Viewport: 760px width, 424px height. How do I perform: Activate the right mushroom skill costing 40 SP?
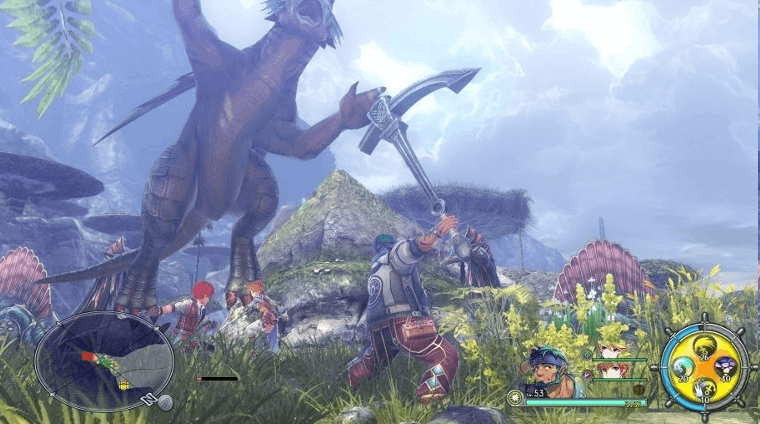coord(726,369)
